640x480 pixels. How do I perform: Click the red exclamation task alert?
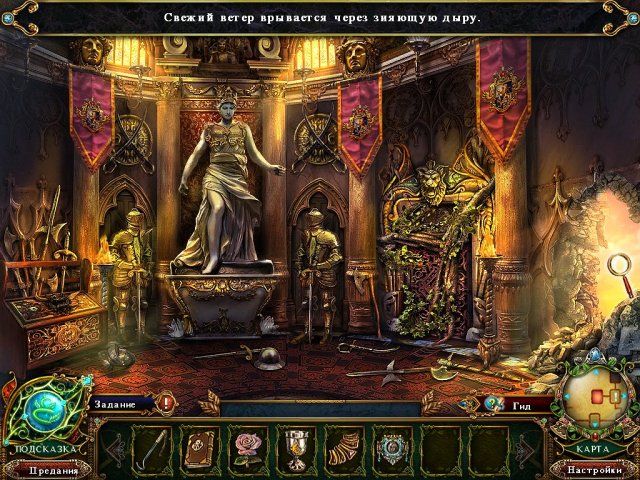165,404
